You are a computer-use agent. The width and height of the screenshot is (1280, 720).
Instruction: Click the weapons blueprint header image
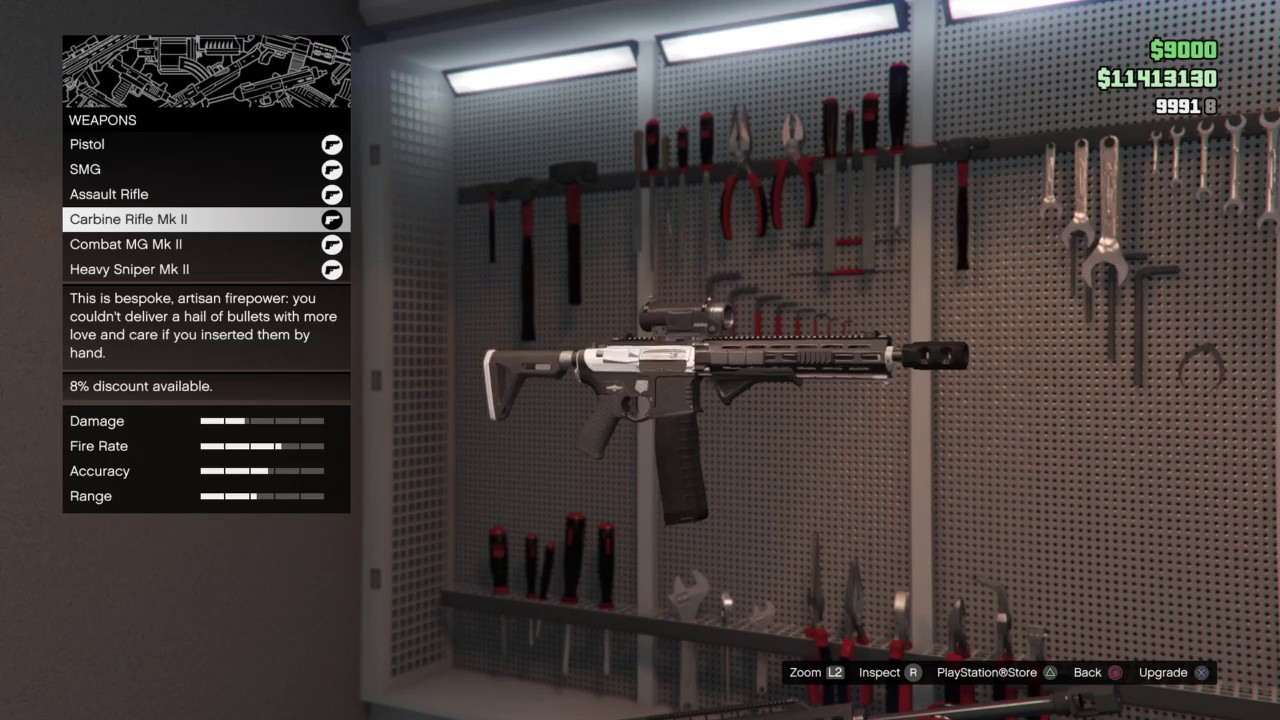[x=206, y=70]
